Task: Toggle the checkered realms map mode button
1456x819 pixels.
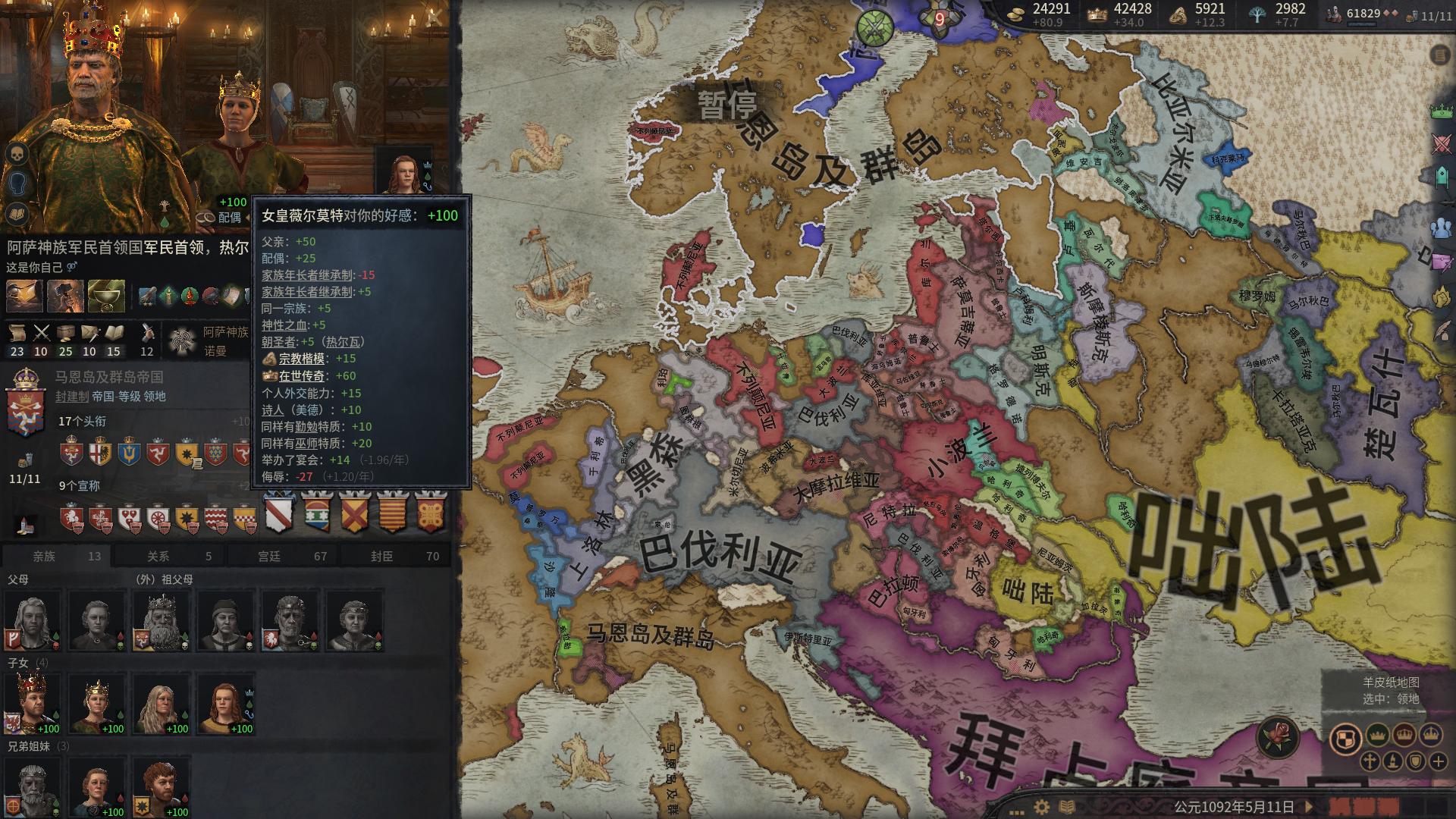Action: pos(1347,739)
